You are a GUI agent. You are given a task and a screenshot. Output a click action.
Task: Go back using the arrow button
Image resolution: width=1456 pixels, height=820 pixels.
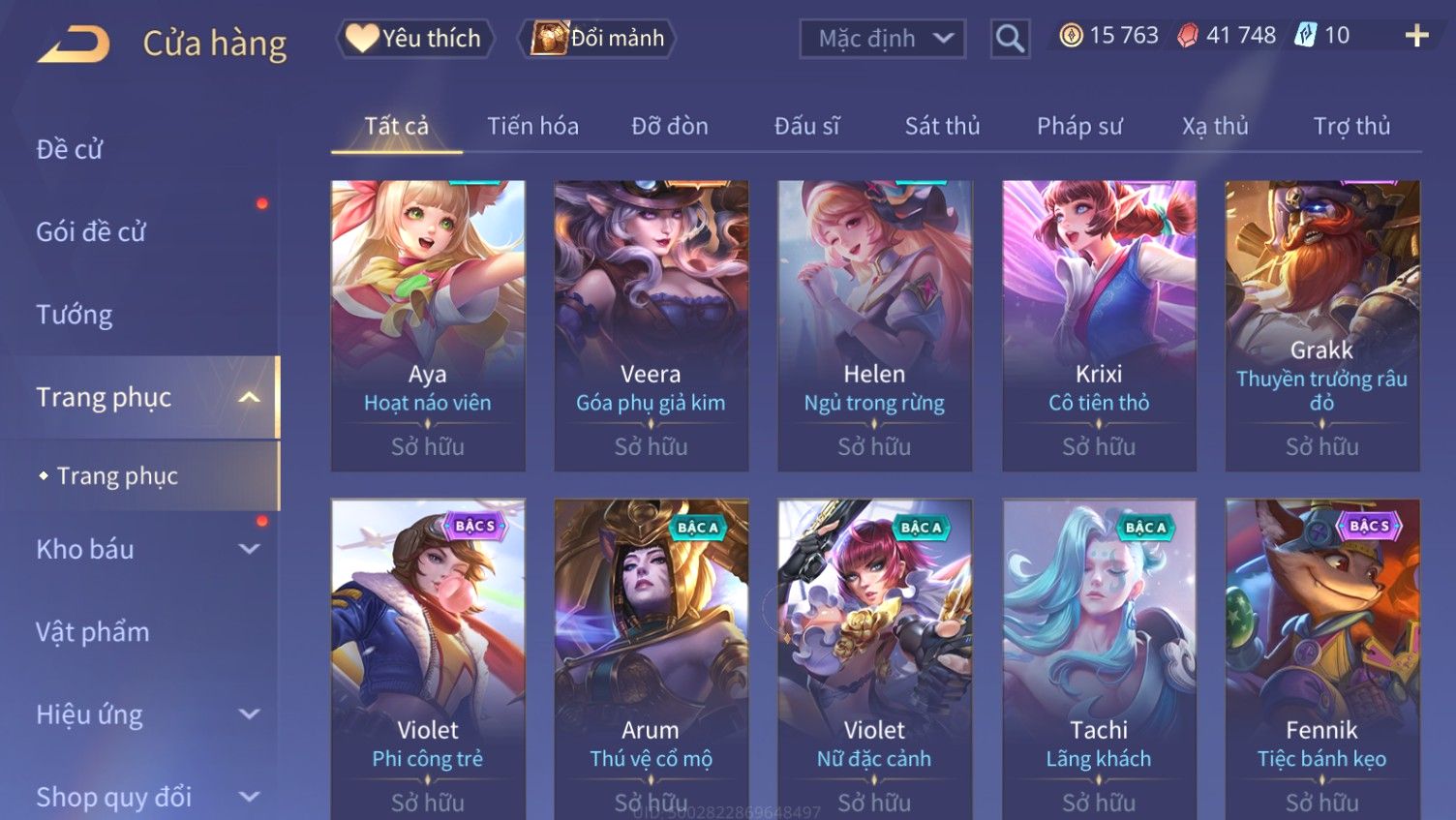coord(74,44)
